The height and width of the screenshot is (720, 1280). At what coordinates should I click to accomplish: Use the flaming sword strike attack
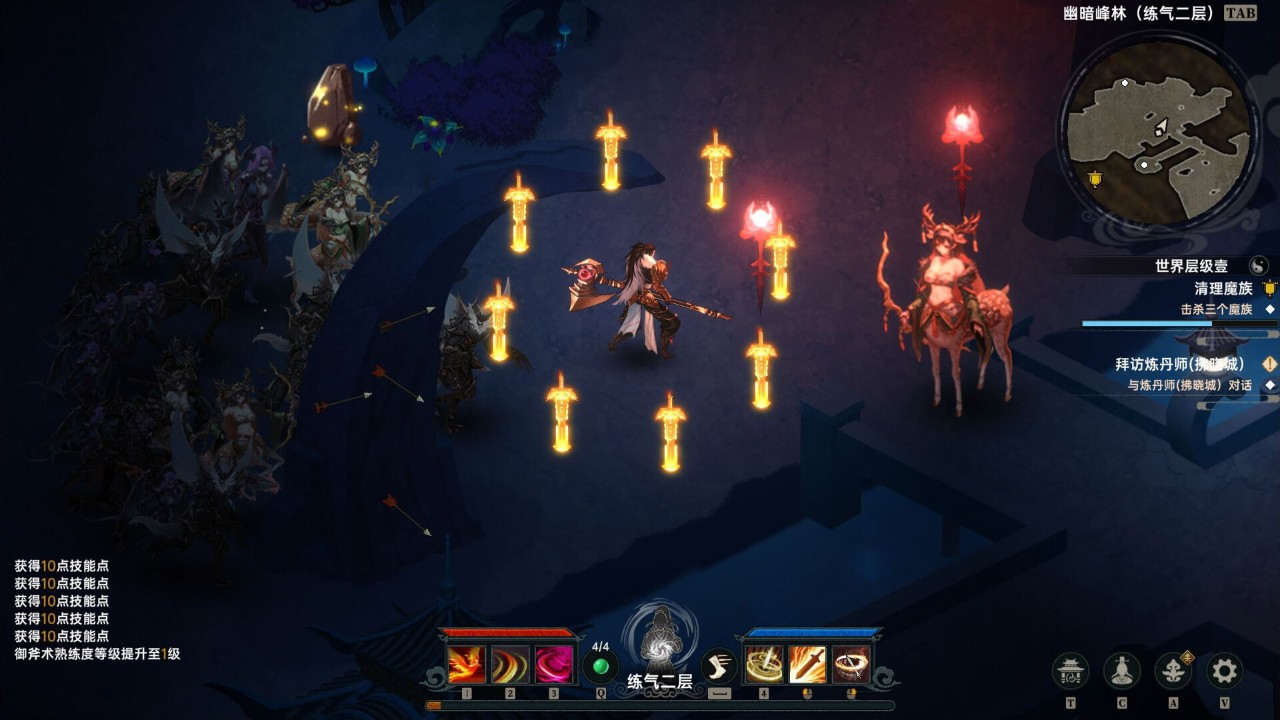pos(807,665)
